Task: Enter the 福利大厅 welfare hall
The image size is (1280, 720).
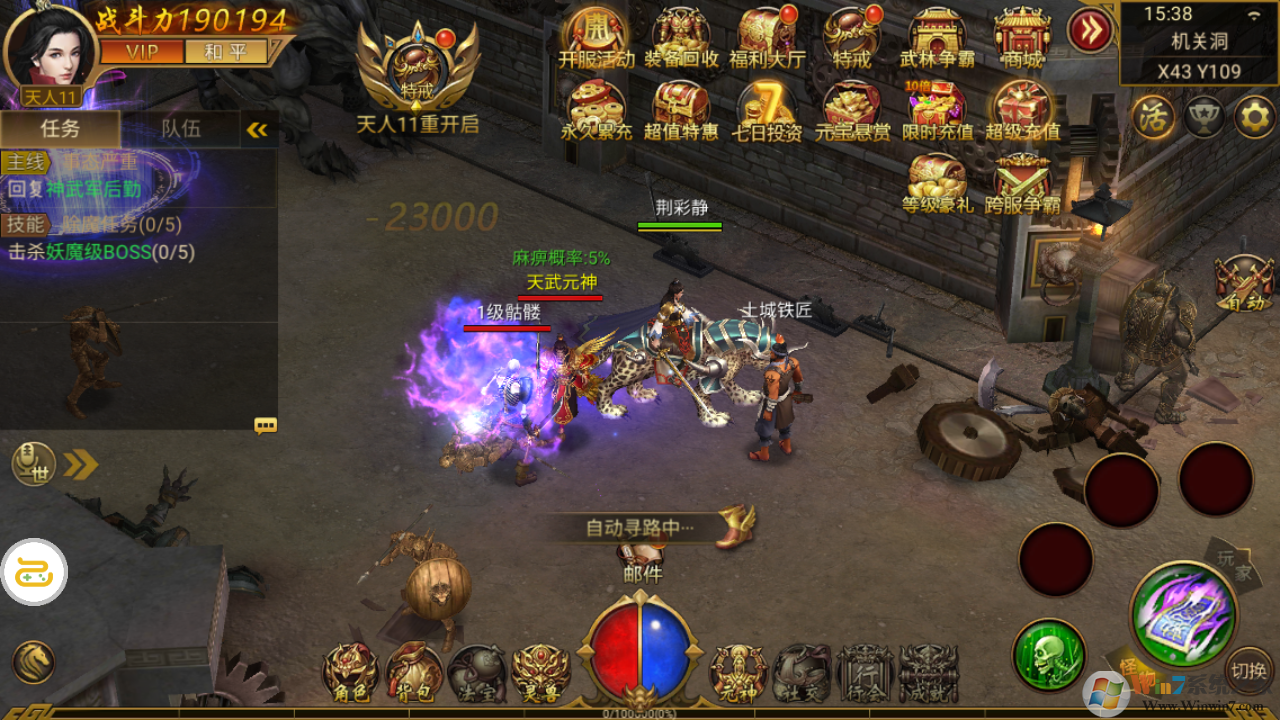Action: 767,38
